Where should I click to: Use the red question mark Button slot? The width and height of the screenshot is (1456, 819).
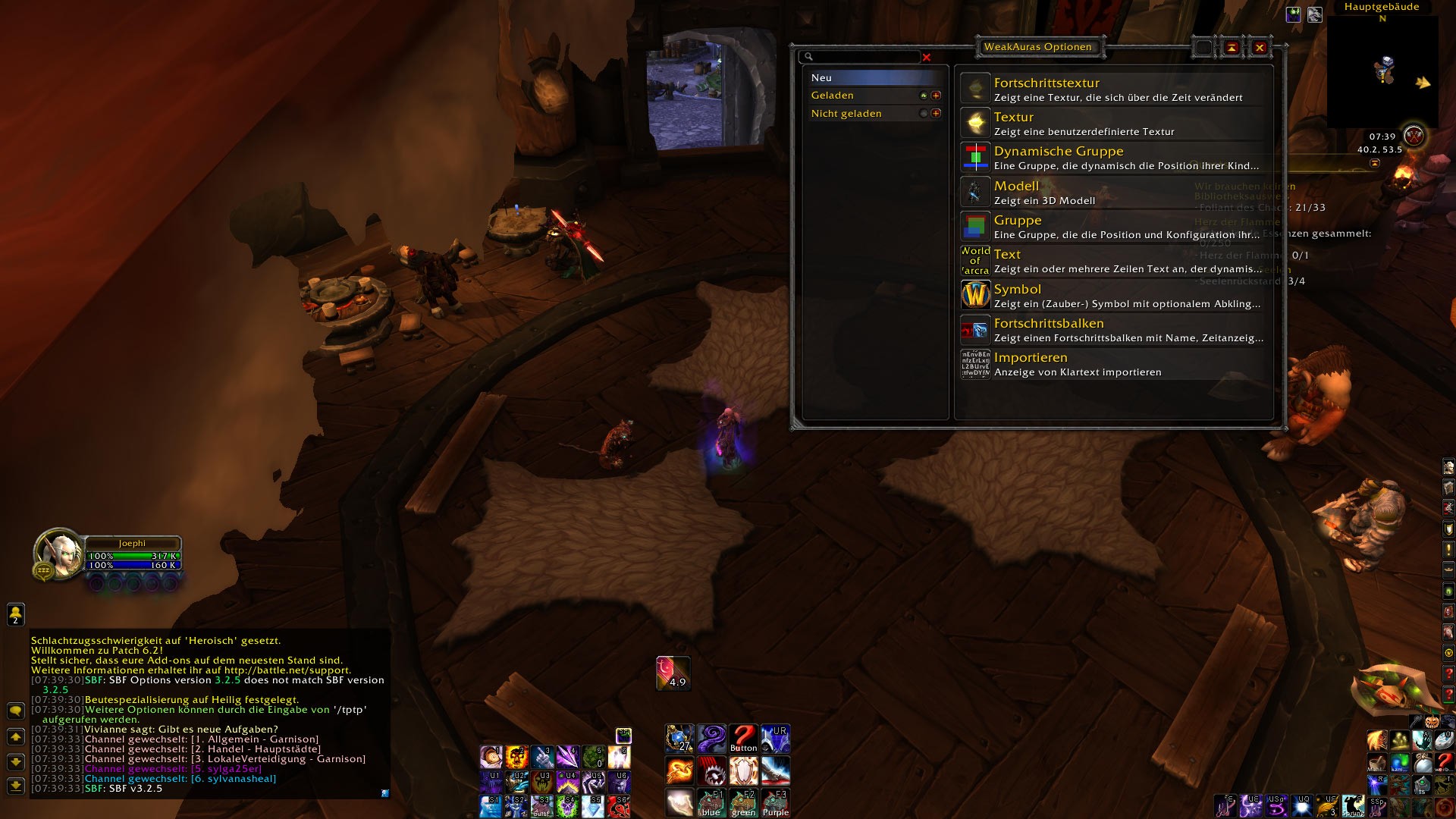coord(743,738)
